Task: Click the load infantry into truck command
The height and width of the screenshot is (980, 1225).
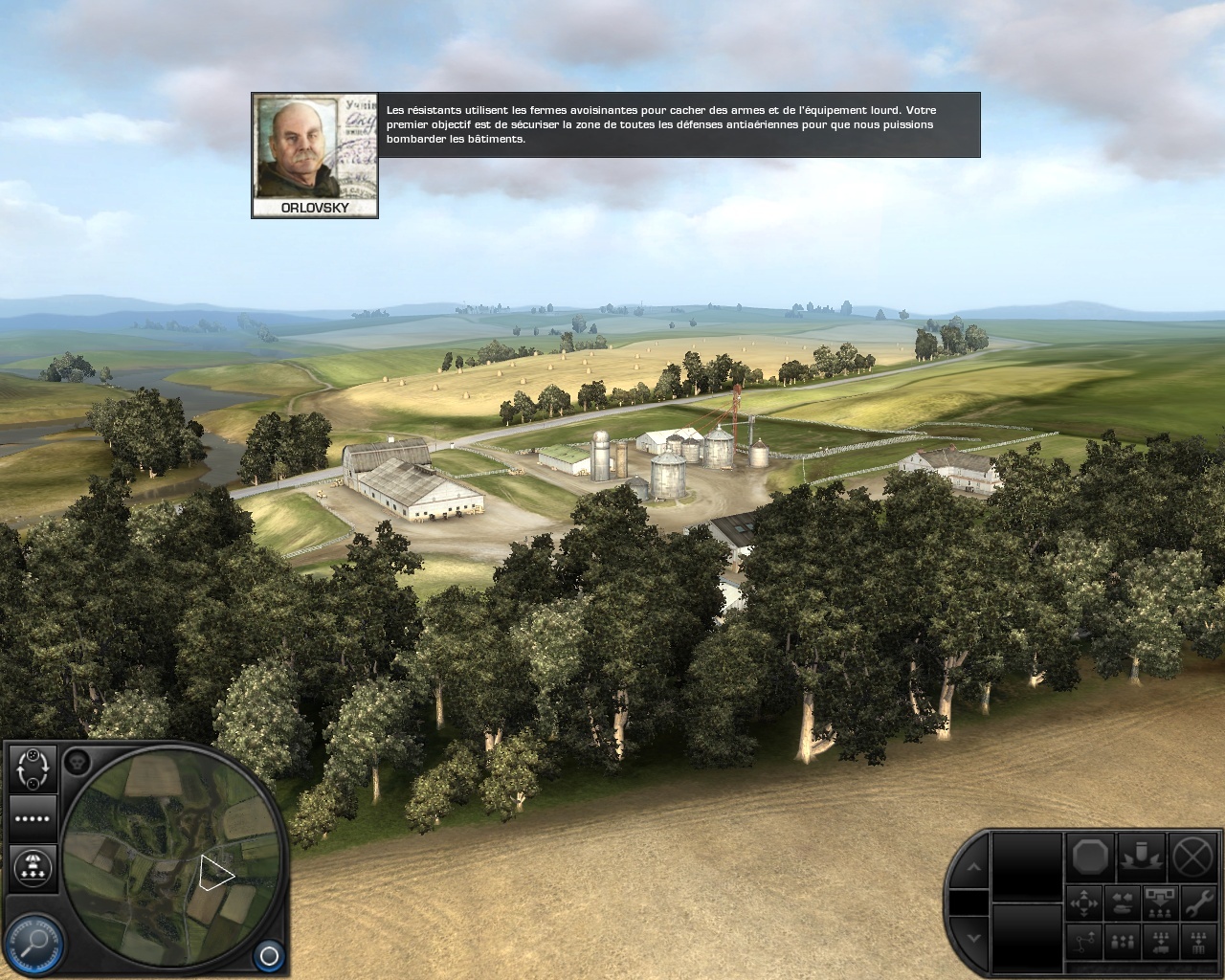Action: click(1160, 942)
